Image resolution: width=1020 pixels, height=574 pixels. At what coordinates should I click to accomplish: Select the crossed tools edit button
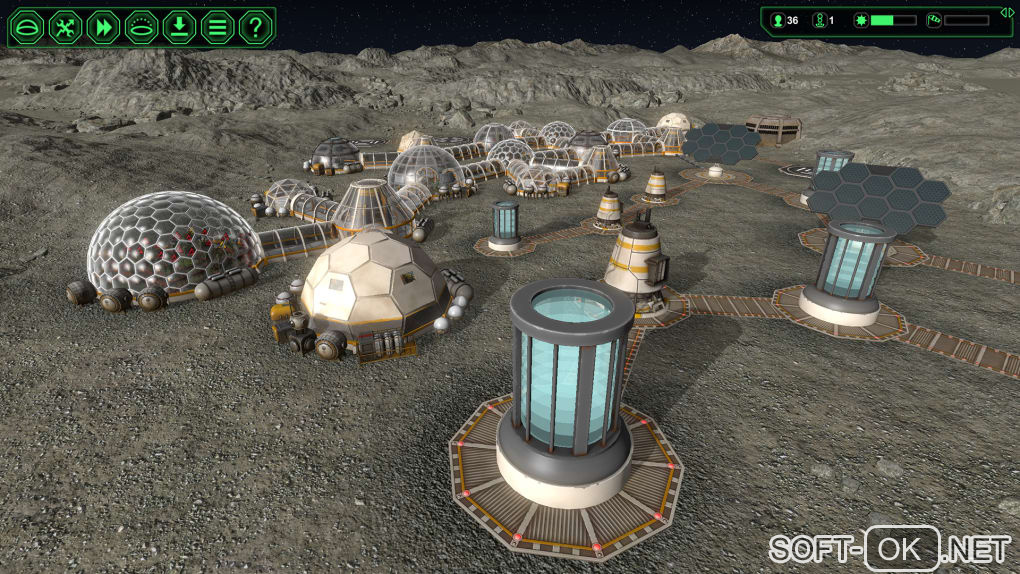65,26
